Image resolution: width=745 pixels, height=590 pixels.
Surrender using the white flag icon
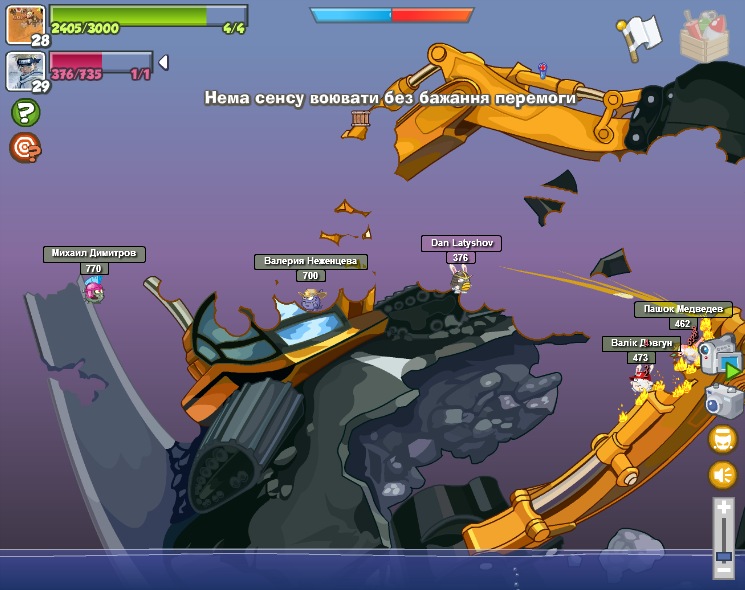coord(640,34)
